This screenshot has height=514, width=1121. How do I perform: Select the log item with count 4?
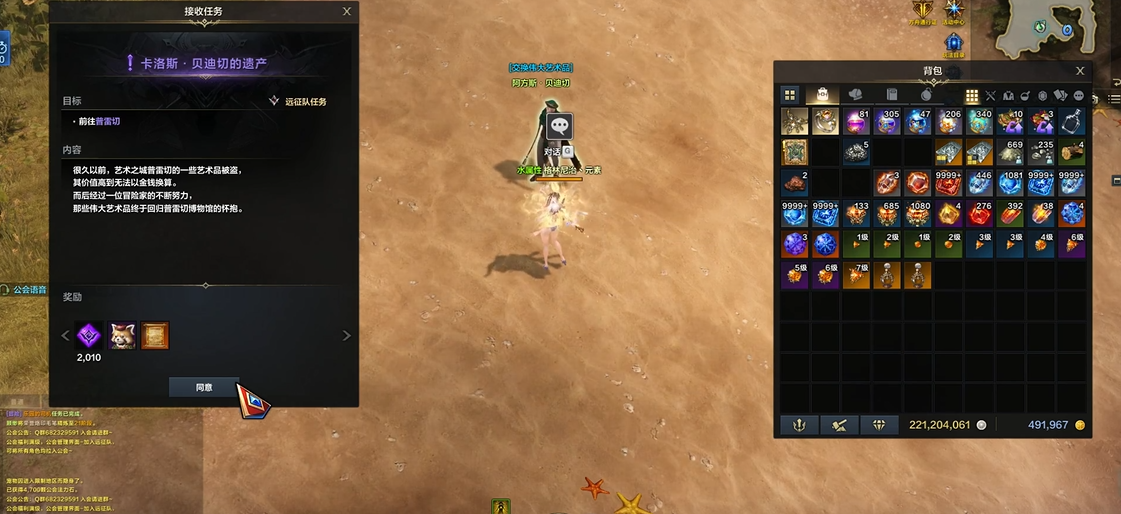click(x=1072, y=153)
